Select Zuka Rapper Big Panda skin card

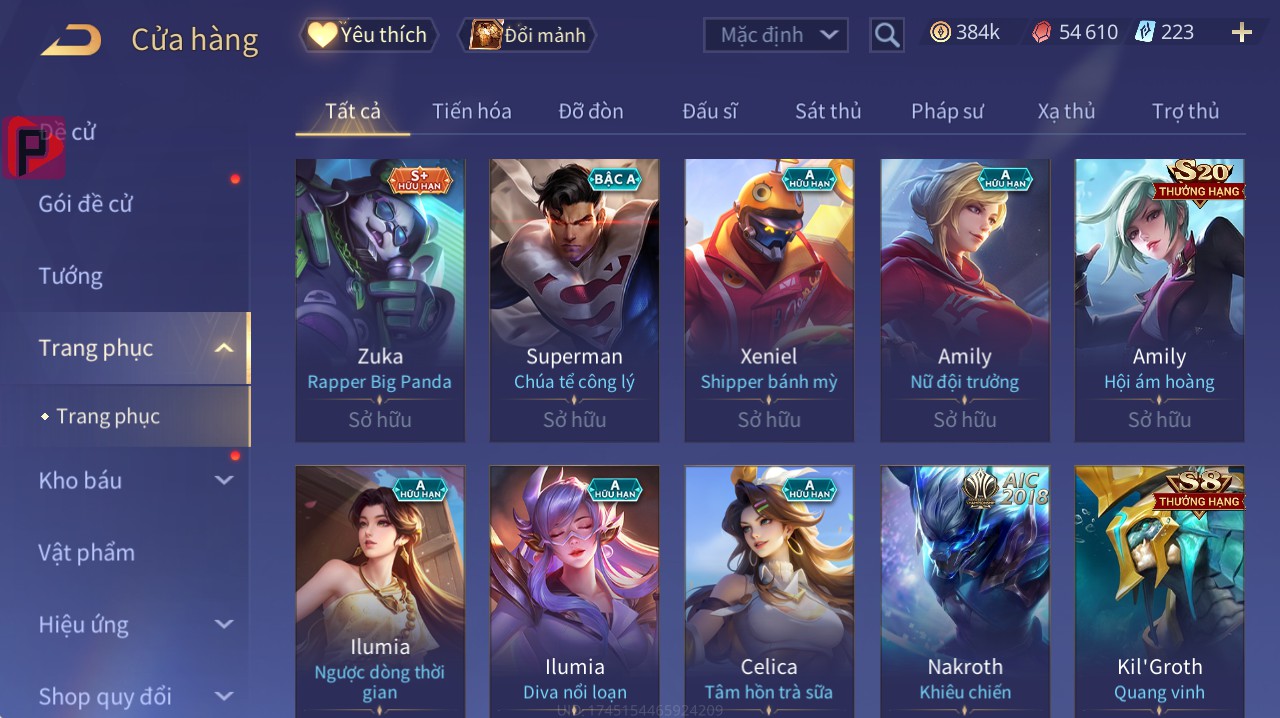pos(380,300)
